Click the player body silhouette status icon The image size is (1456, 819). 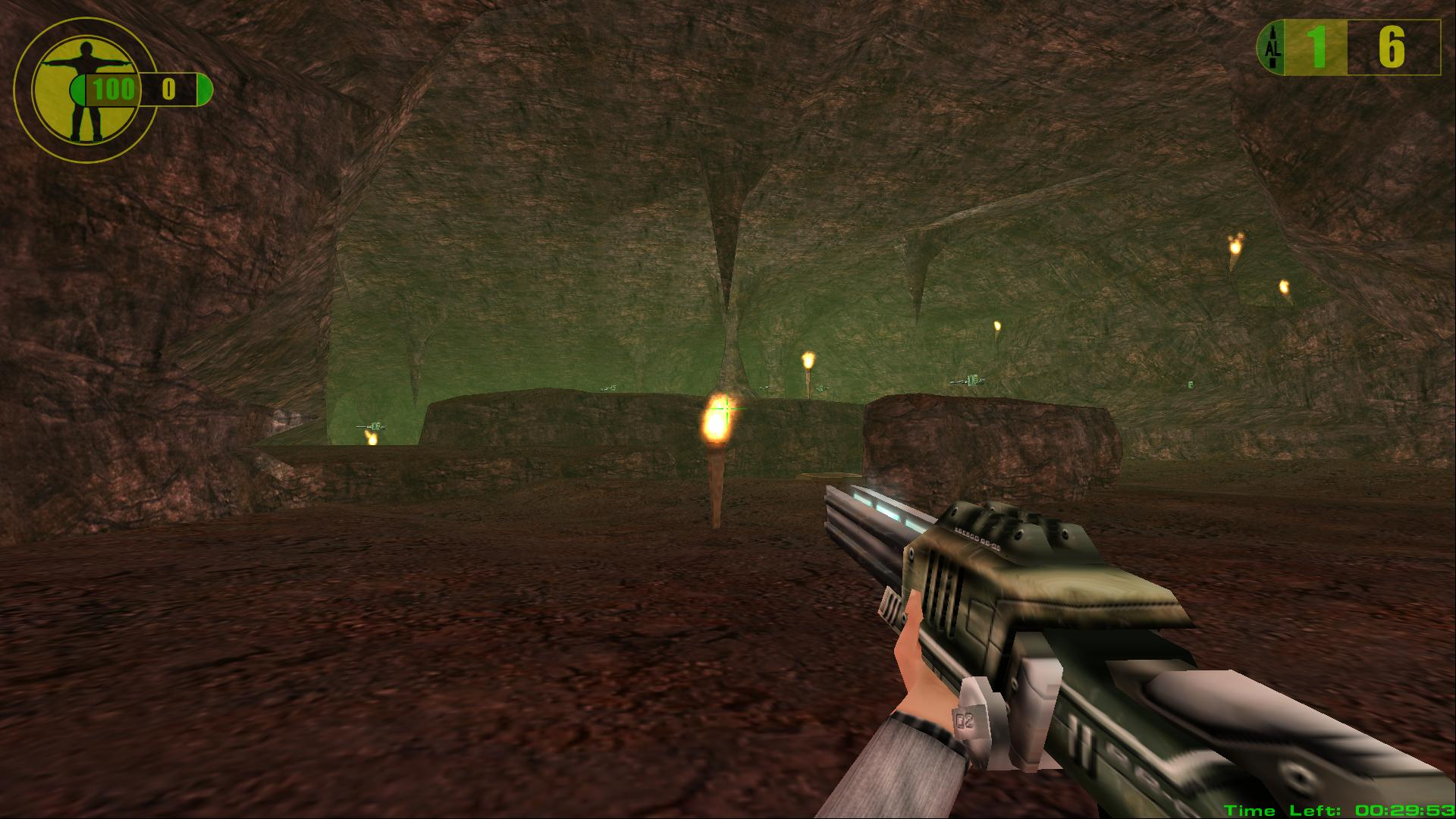click(86, 89)
